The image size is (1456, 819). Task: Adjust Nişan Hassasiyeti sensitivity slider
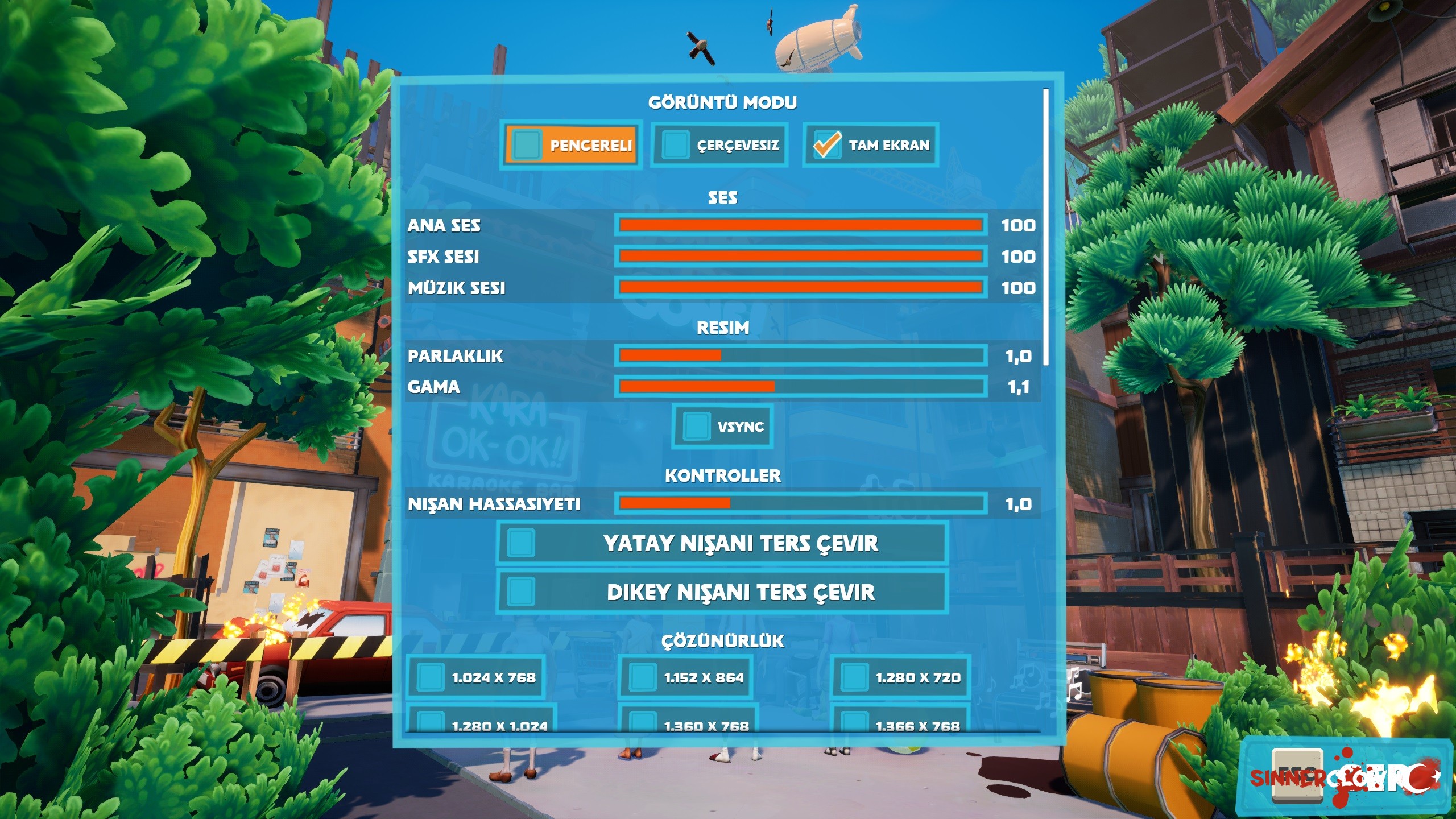(800, 503)
